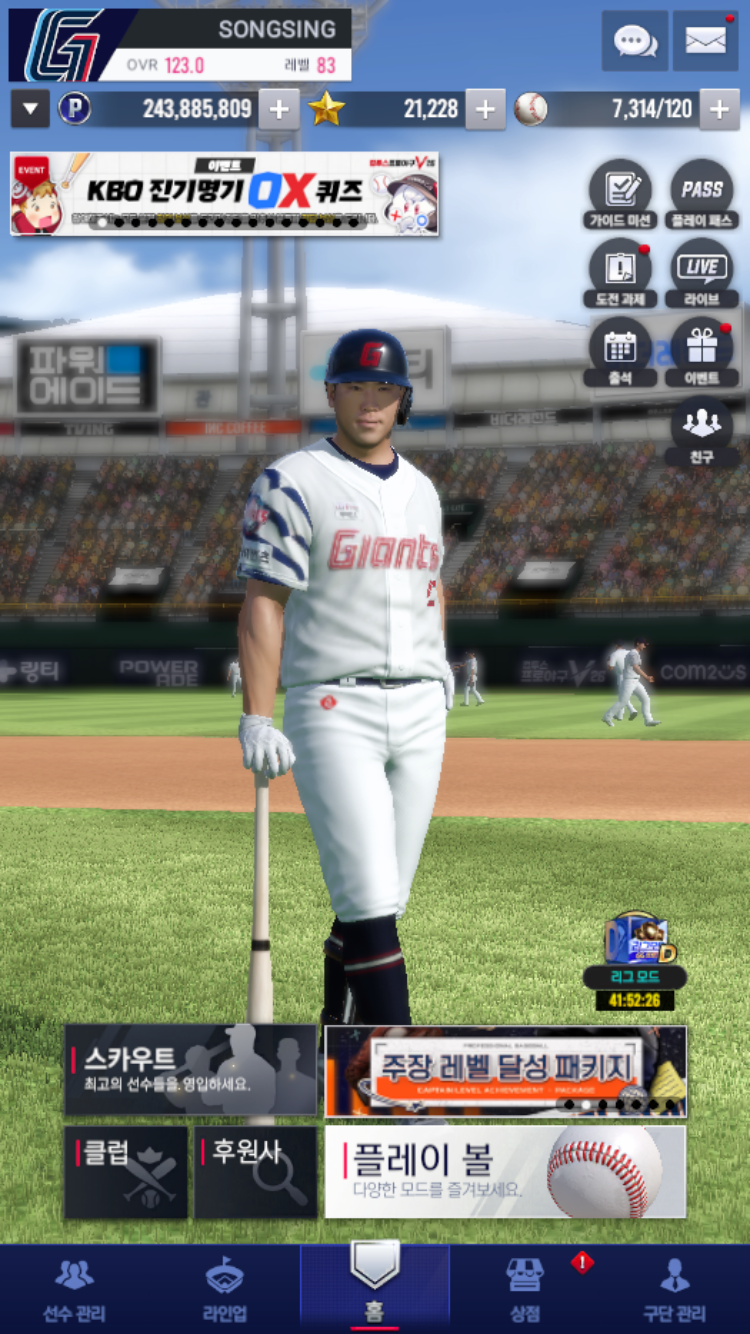Open the LIVE 라이브 menu
The width and height of the screenshot is (750, 1334).
pyautogui.click(x=702, y=273)
